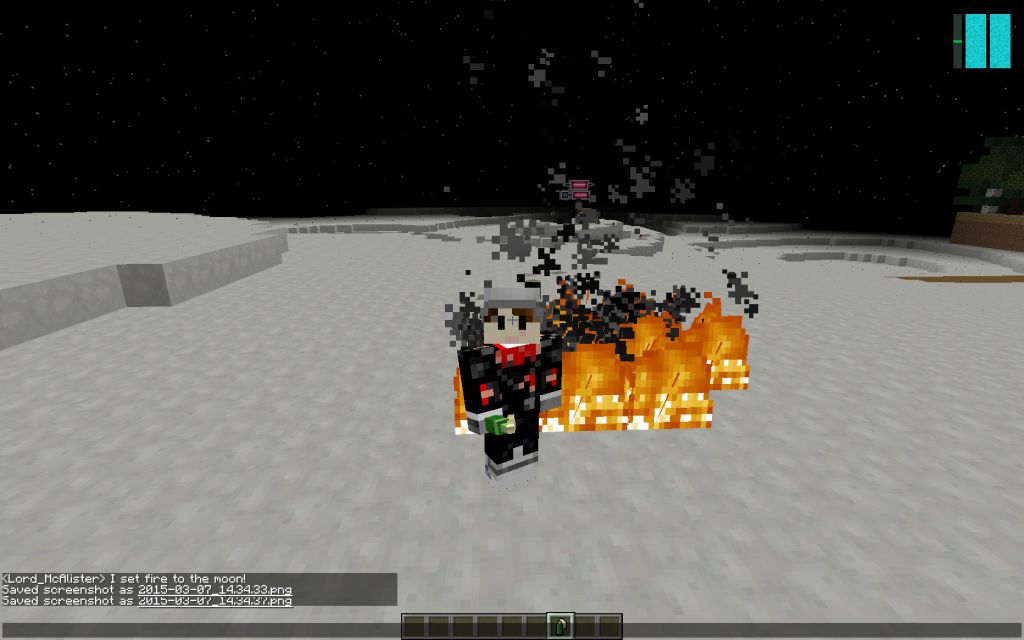Open screenshot link 2015-03-07_14.34.37.png

215,601
